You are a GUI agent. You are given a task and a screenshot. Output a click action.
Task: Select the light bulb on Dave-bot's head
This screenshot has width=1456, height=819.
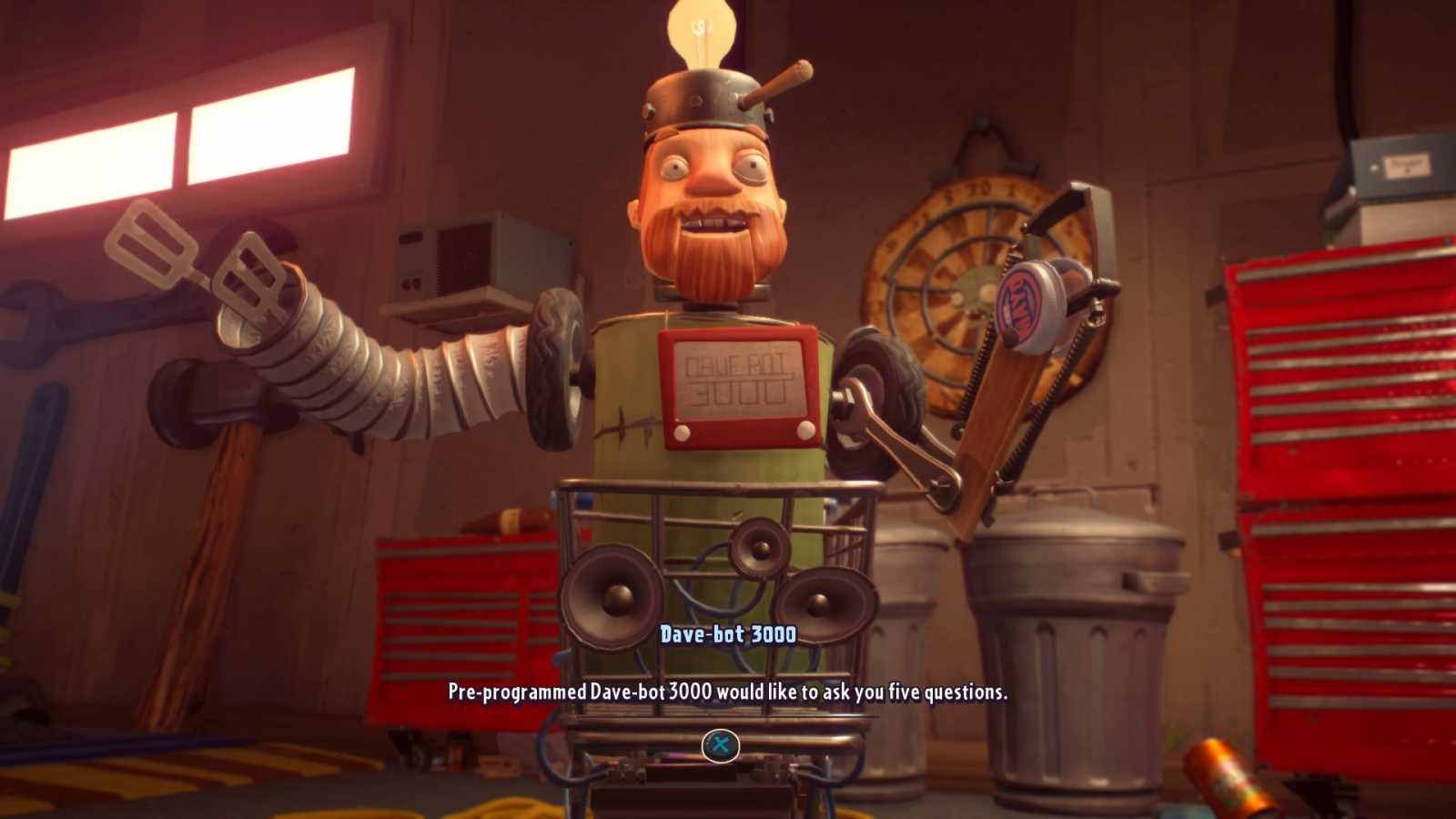click(x=701, y=27)
